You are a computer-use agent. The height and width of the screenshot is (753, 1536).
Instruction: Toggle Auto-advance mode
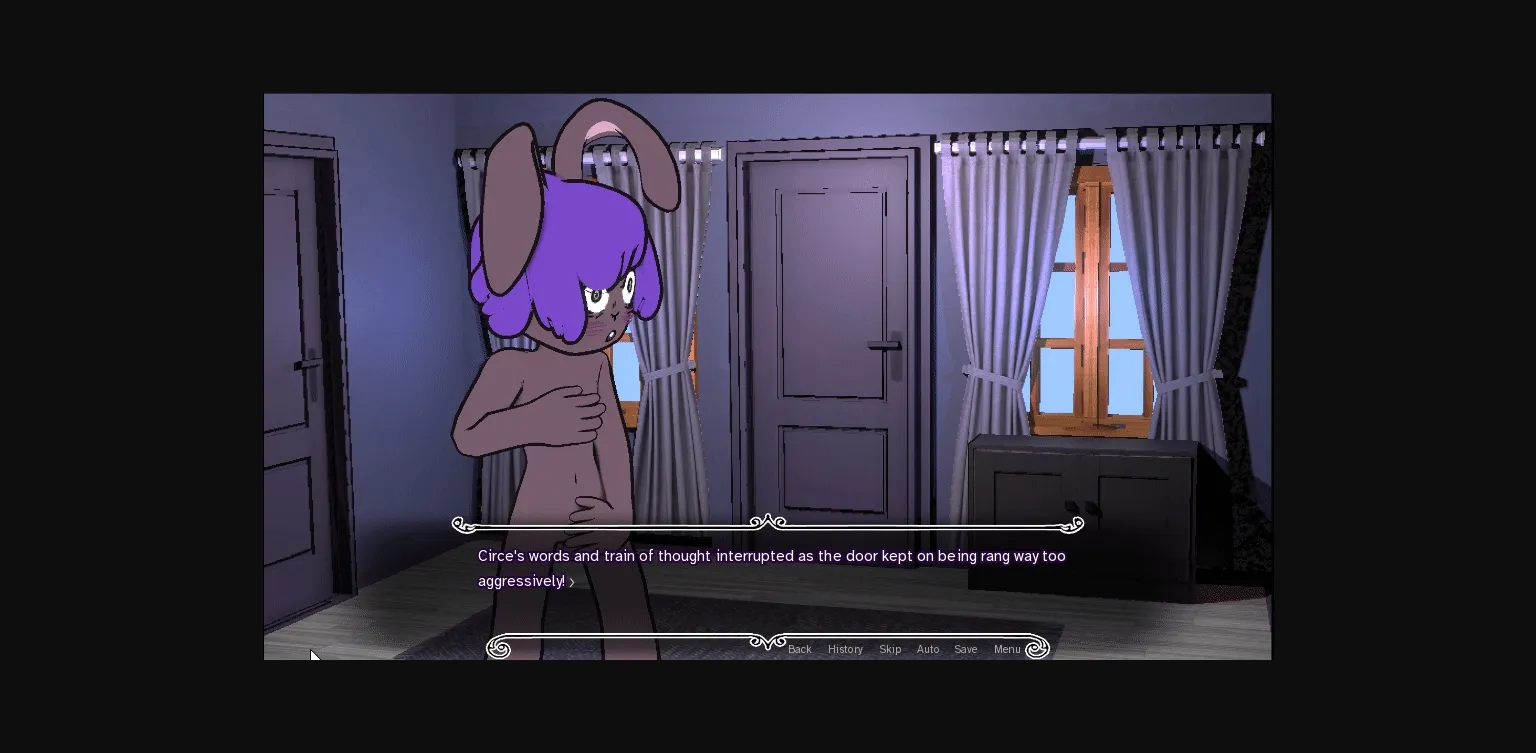coord(928,649)
